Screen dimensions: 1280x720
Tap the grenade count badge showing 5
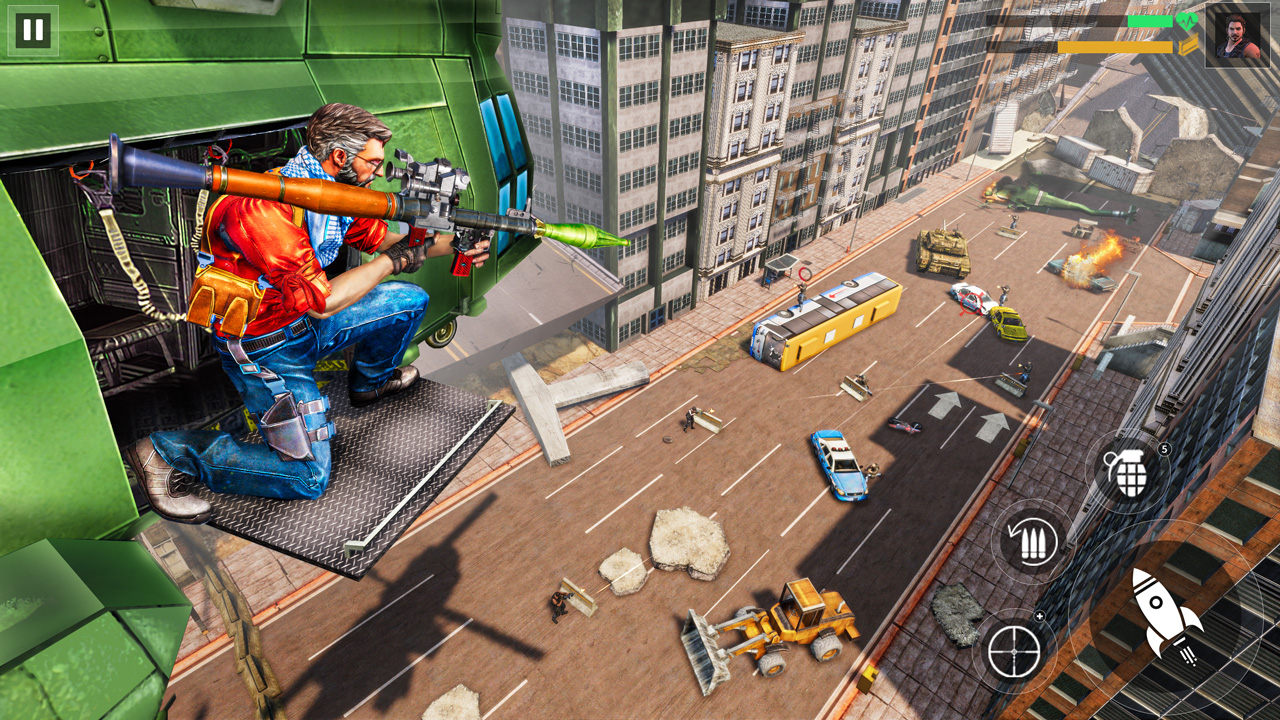tap(1163, 448)
